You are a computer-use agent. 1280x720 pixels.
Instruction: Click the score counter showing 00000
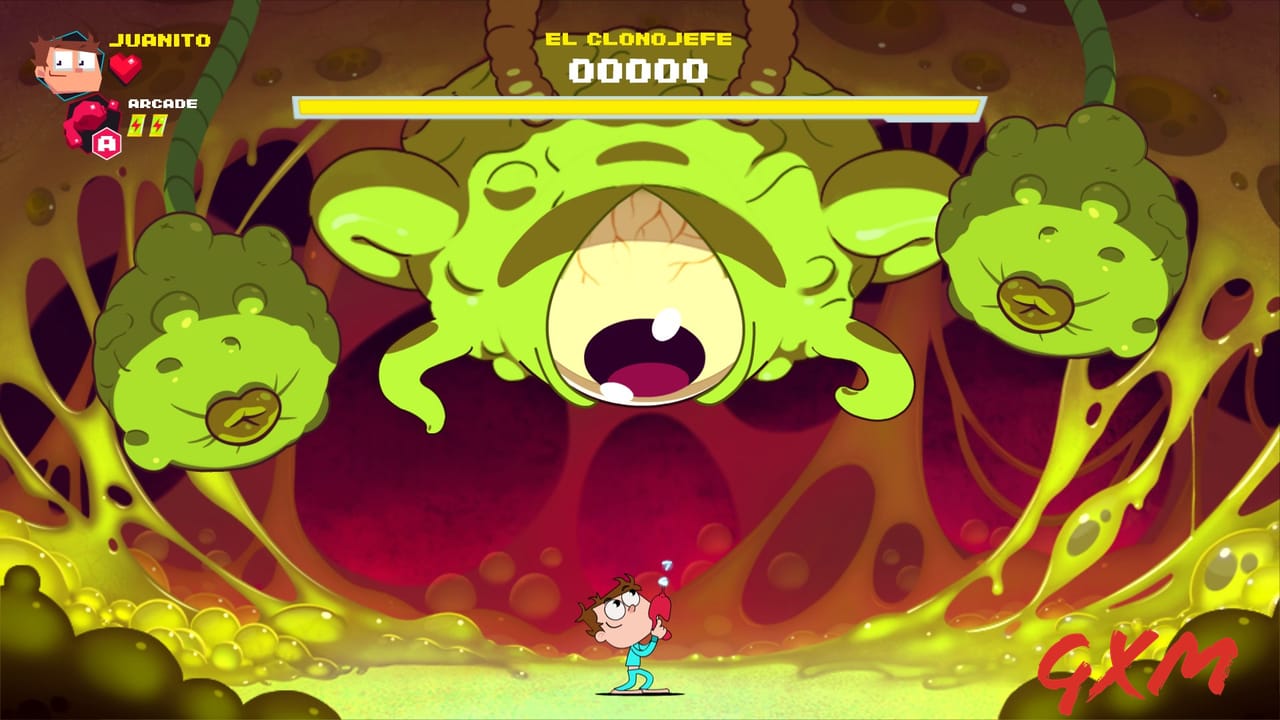pyautogui.click(x=638, y=72)
